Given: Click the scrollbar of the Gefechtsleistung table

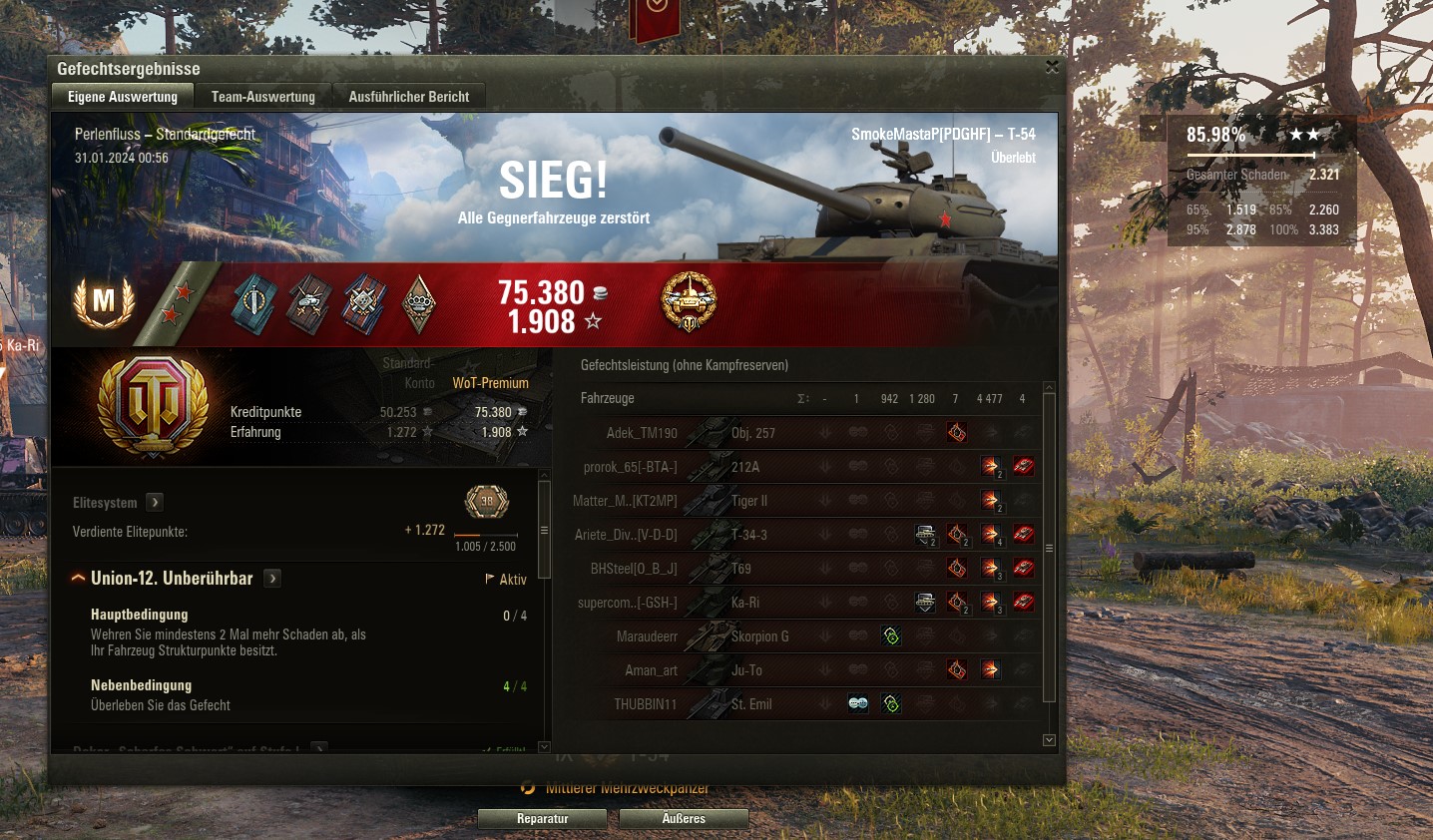Looking at the screenshot, I should (1049, 549).
